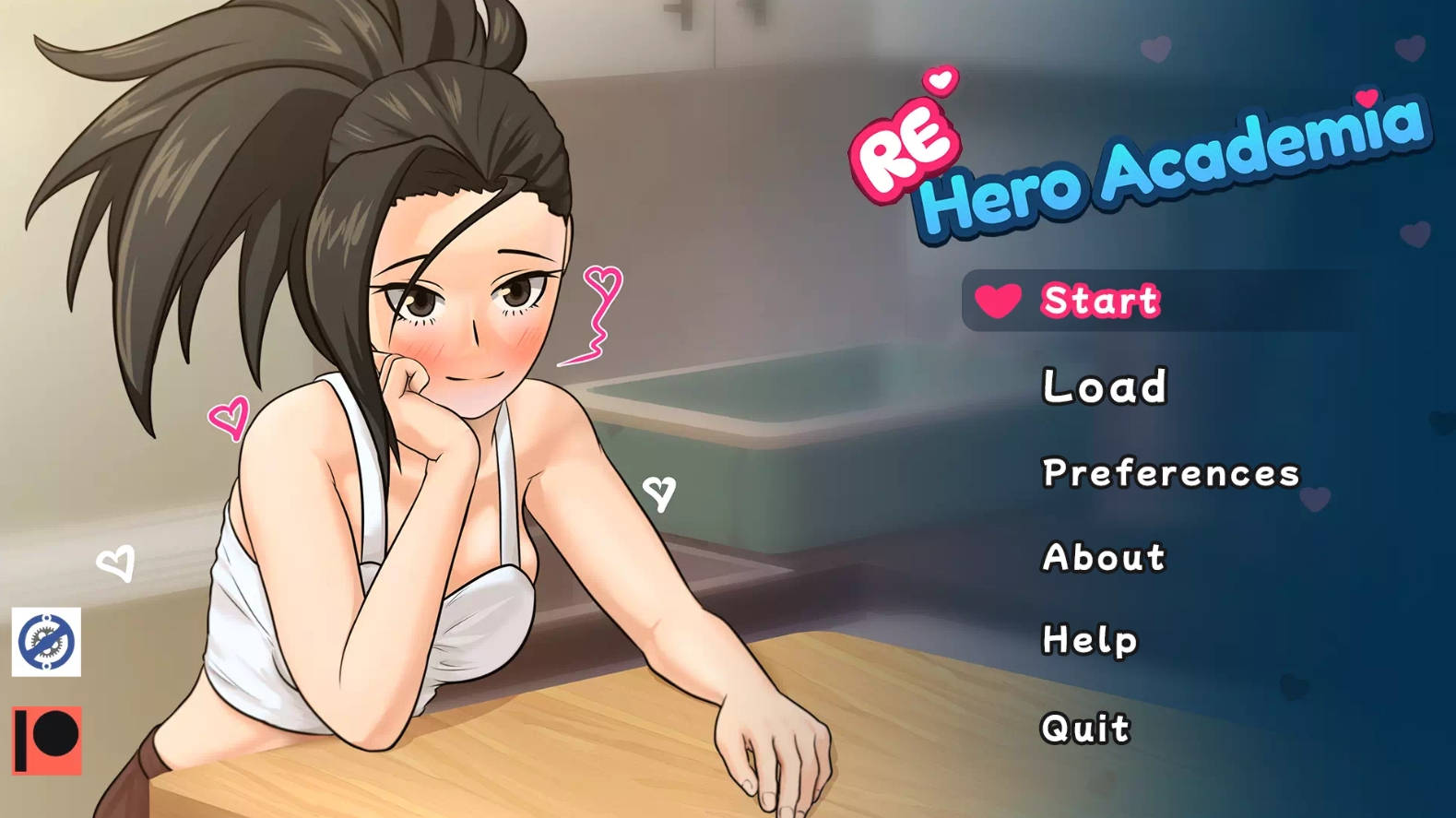View the About screen

pos(1101,557)
